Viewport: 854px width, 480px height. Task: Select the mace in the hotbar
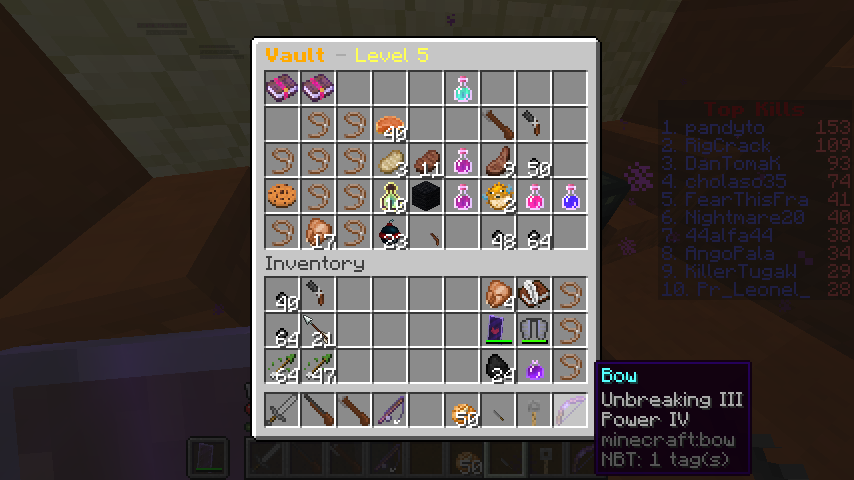pos(534,409)
